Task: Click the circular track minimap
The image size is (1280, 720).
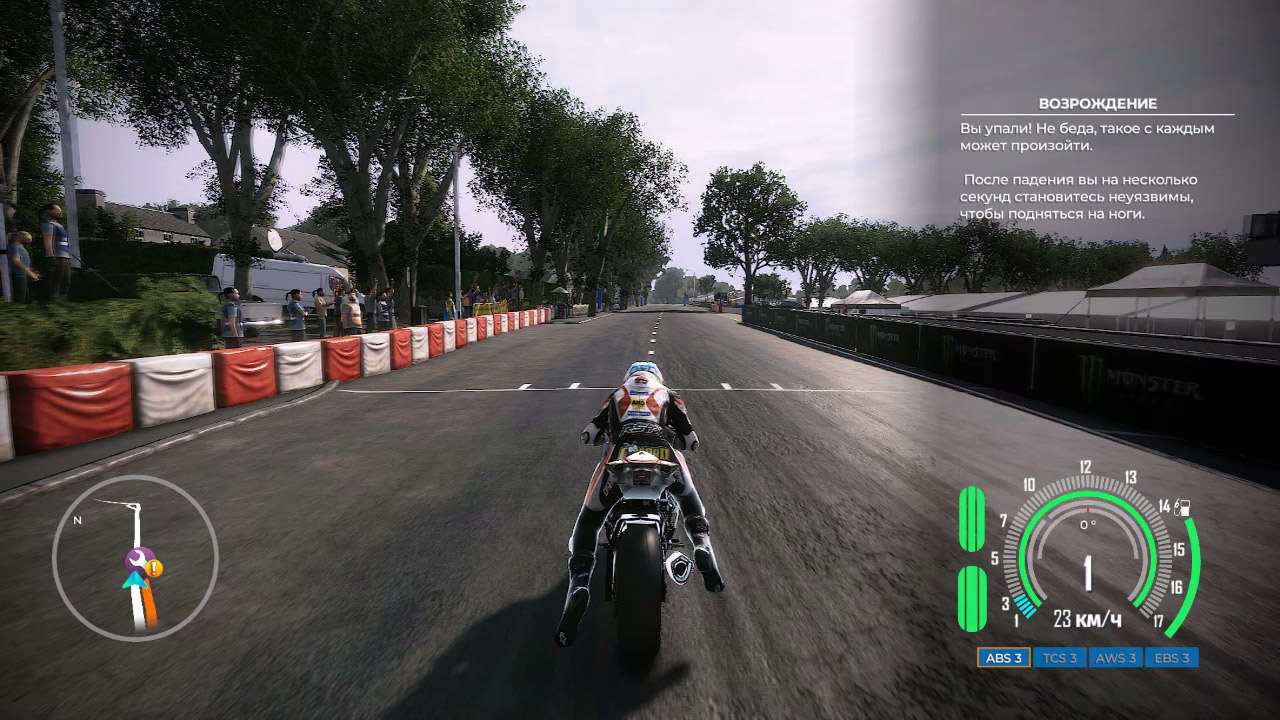Action: [135, 557]
